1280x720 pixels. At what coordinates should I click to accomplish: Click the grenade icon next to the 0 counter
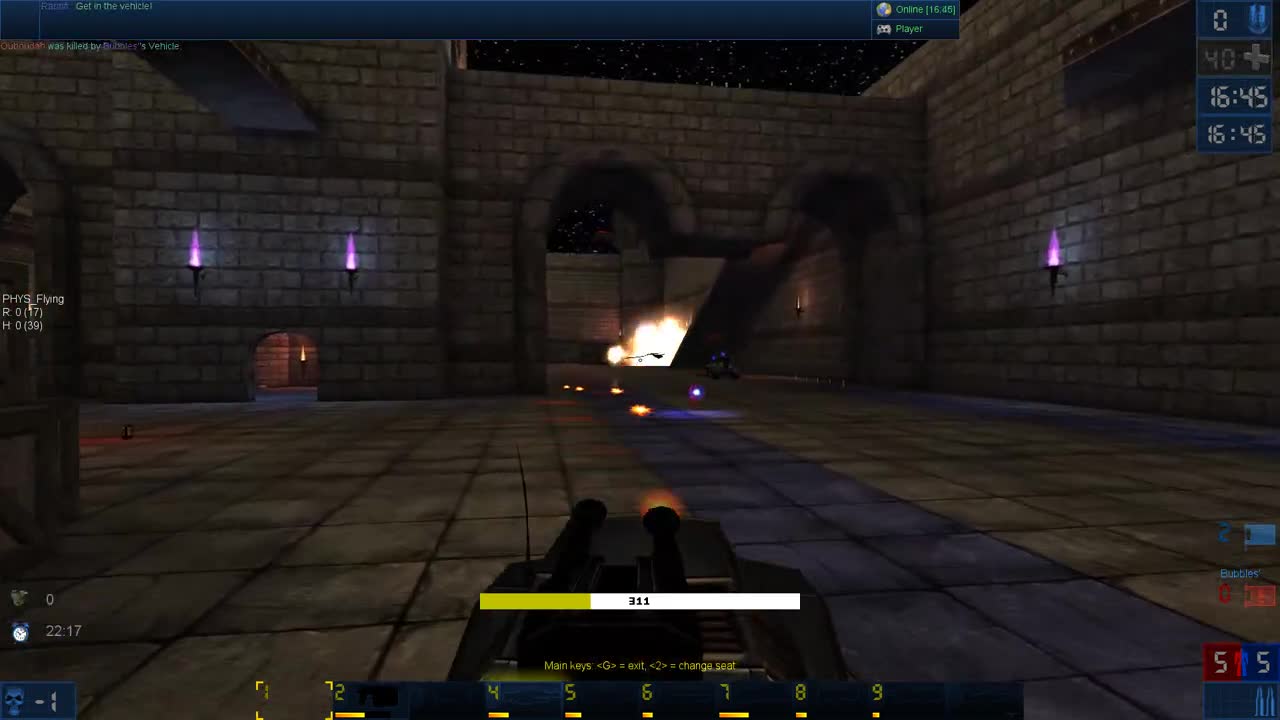19,597
